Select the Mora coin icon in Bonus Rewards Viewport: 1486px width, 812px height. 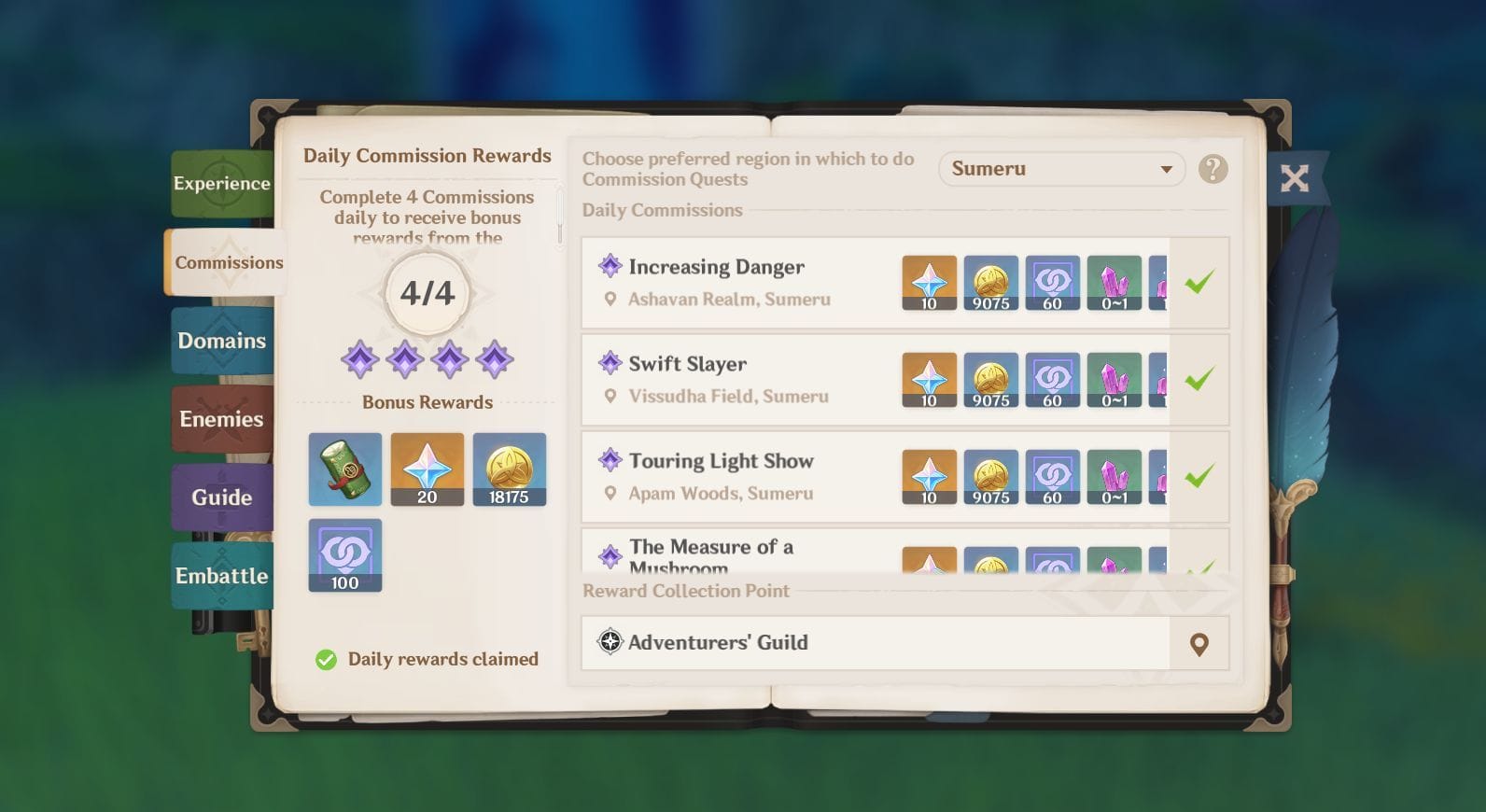pyautogui.click(x=510, y=469)
